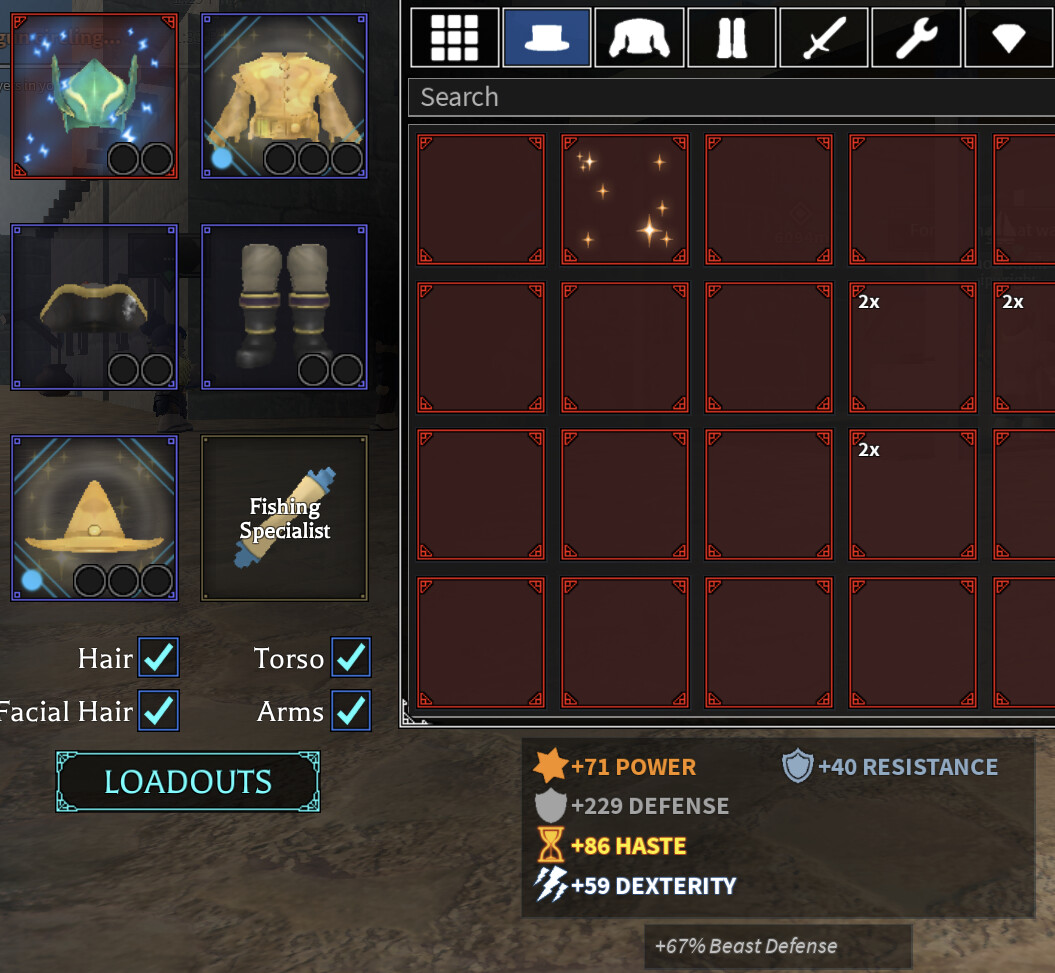
Task: Select the sparkling inventory item slot
Action: [625, 200]
